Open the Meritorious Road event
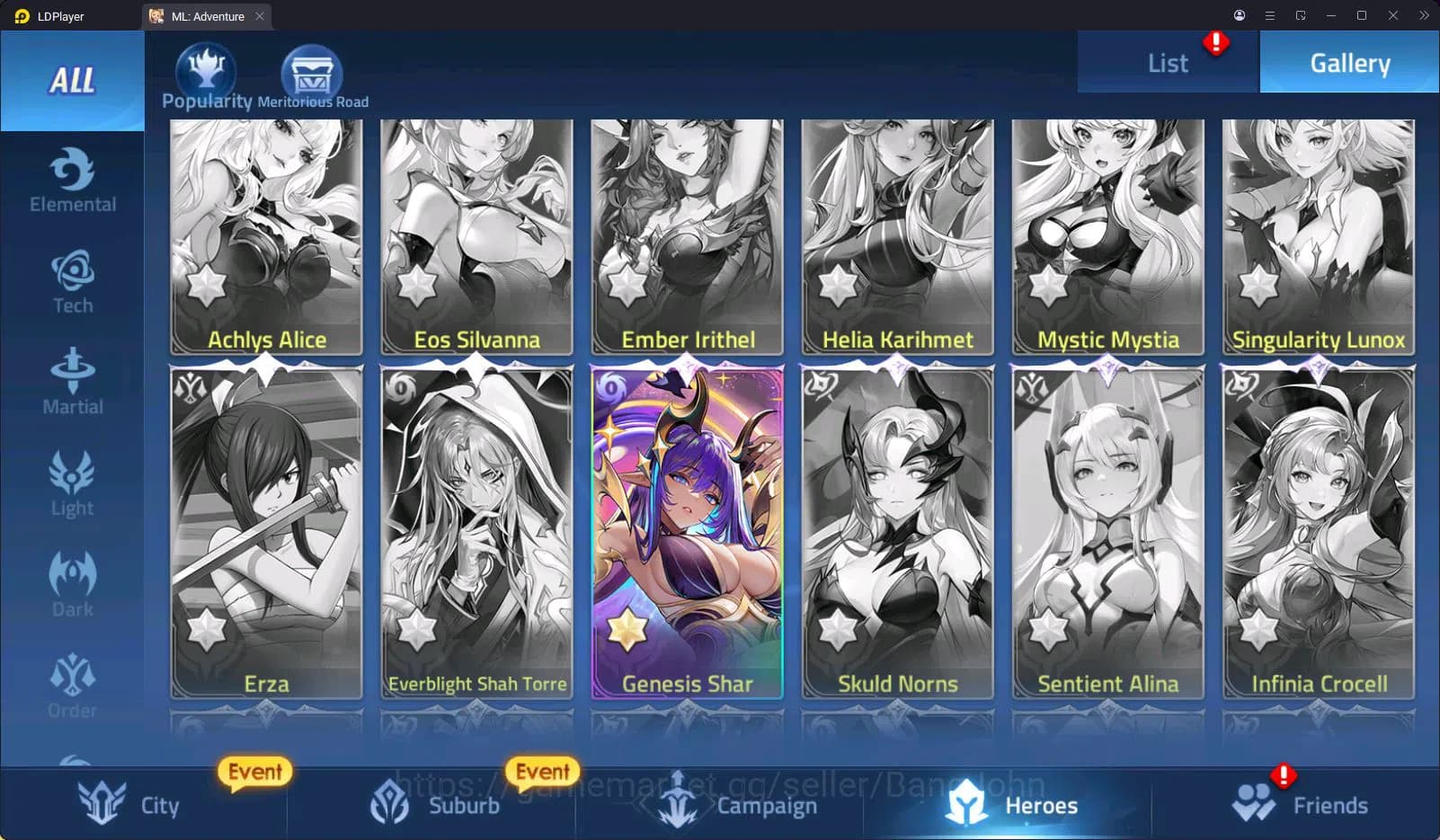The width and height of the screenshot is (1440, 840). pos(312,70)
